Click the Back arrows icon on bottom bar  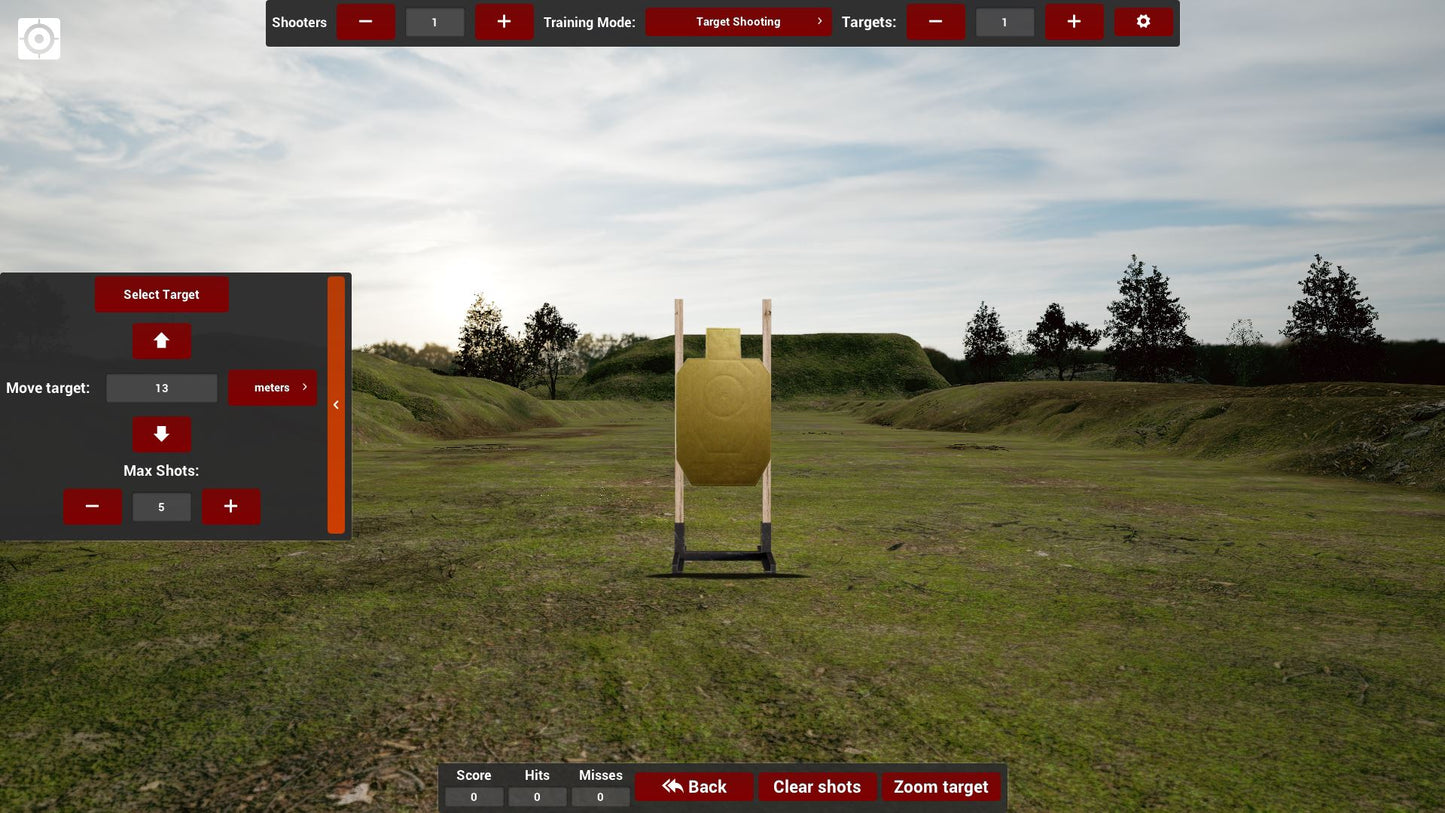[671, 786]
